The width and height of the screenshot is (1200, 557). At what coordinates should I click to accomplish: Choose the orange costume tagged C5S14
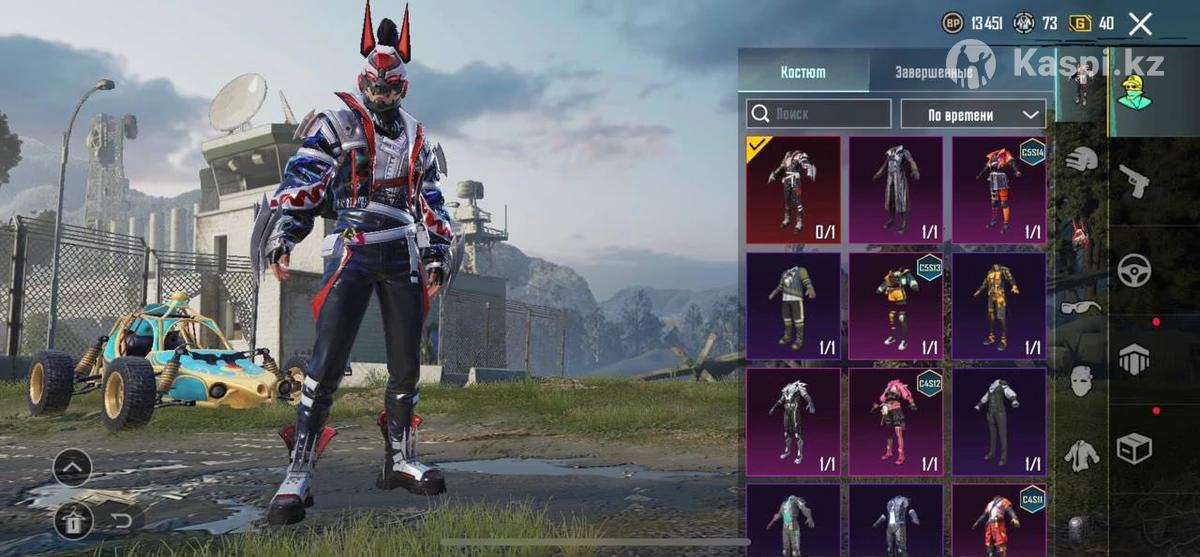point(999,190)
